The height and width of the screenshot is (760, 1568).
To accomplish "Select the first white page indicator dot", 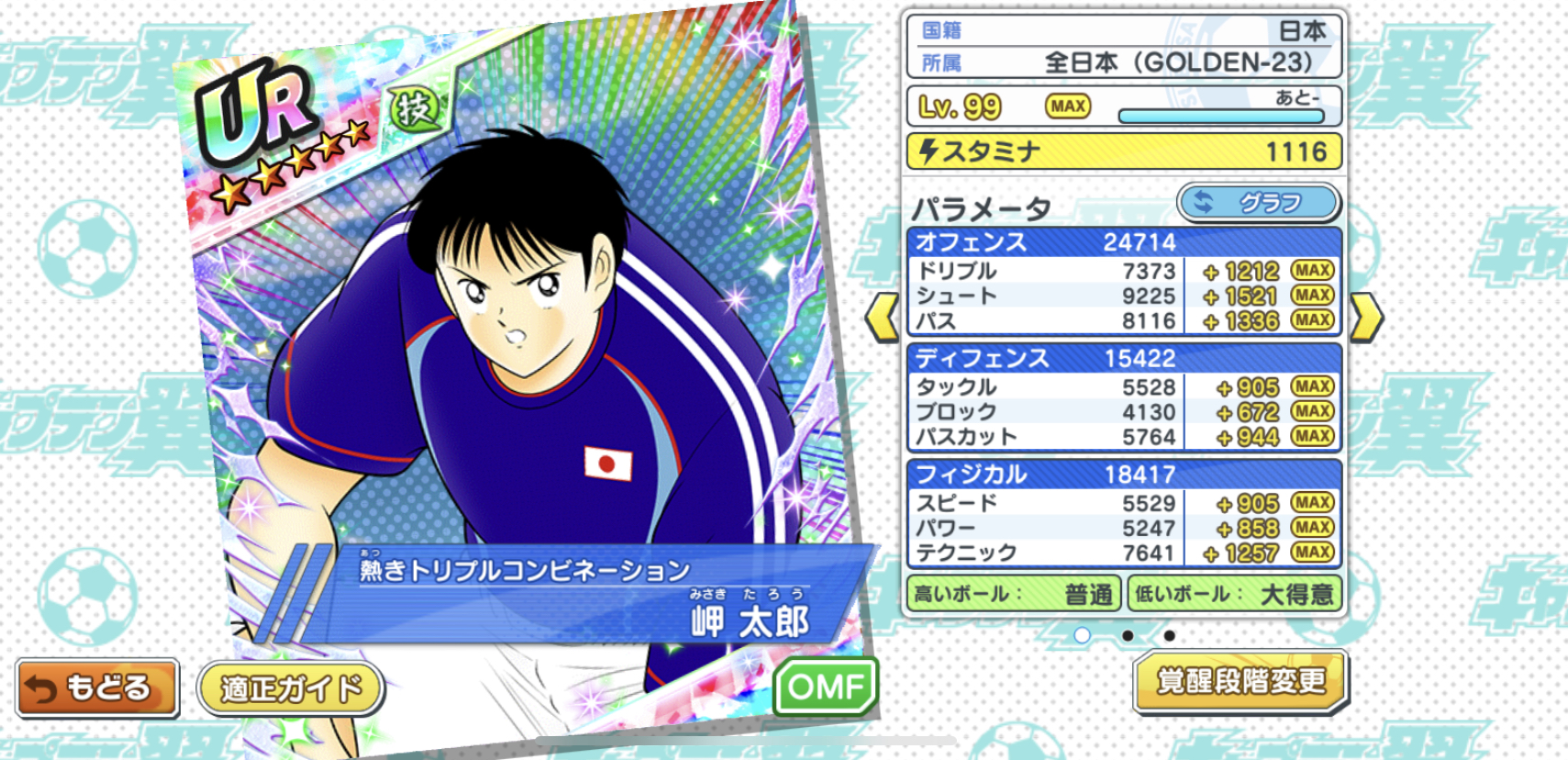I will pos(1083,635).
